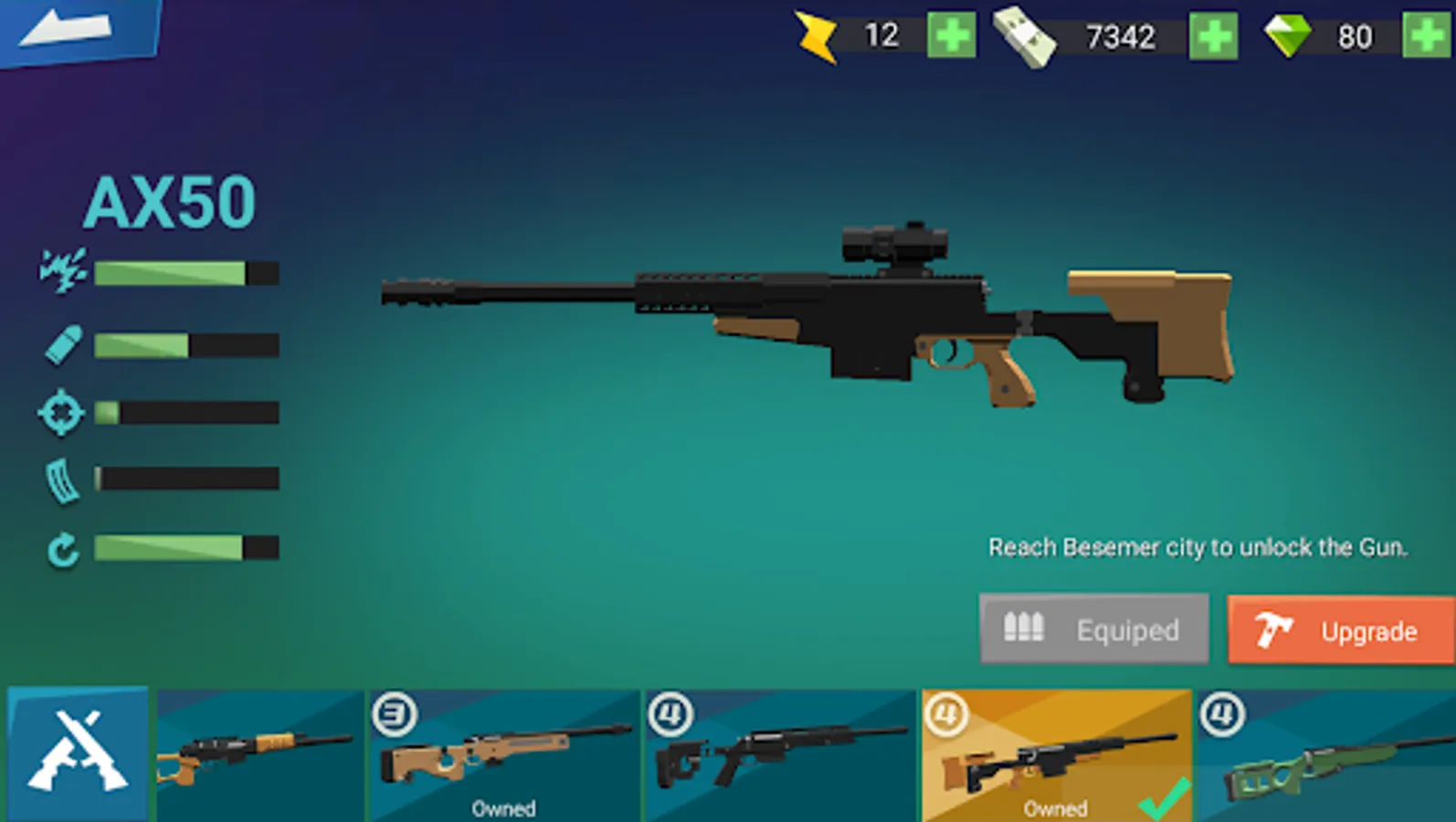
Task: Click the damage stat icon
Action: (60, 270)
